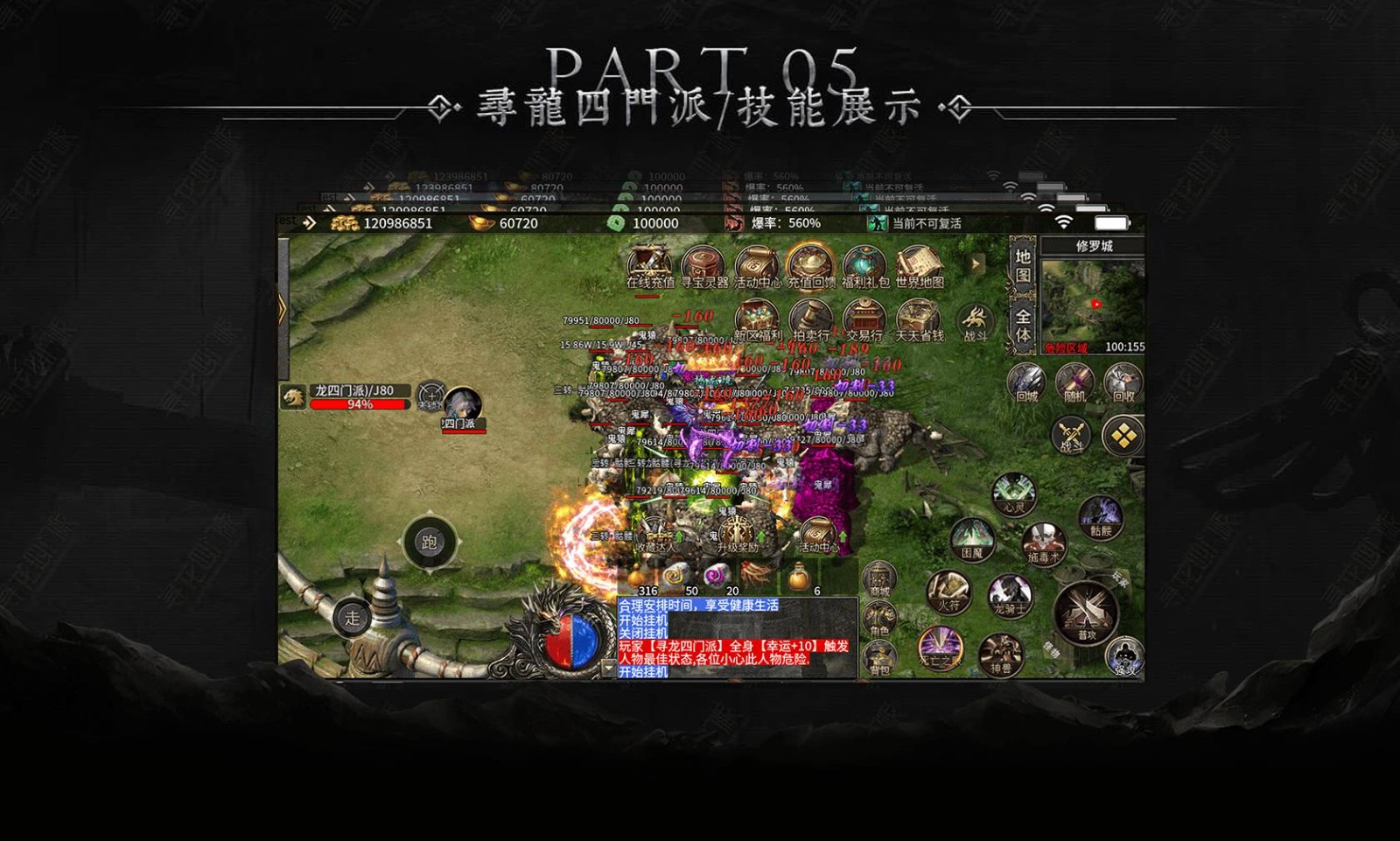This screenshot has height=841, width=1400.
Task: Cast the 施毒术 poison skill
Action: 1043,543
